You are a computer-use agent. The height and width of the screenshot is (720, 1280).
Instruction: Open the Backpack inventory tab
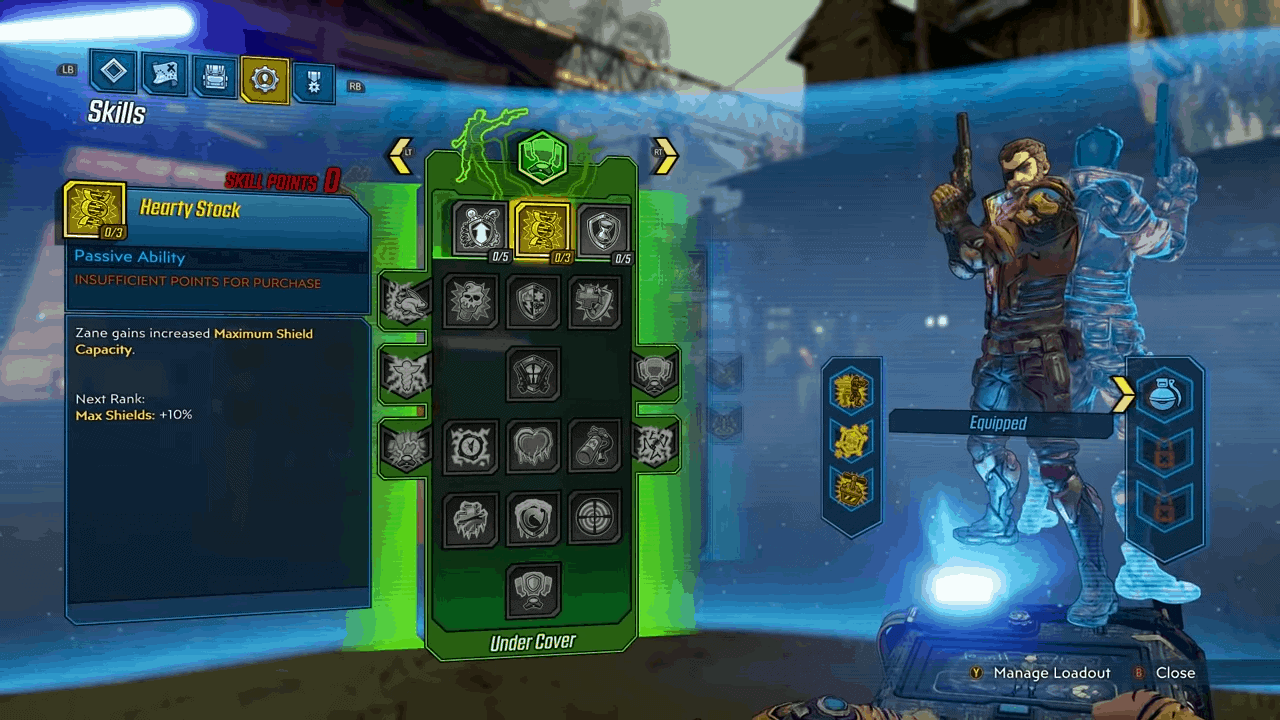(214, 74)
